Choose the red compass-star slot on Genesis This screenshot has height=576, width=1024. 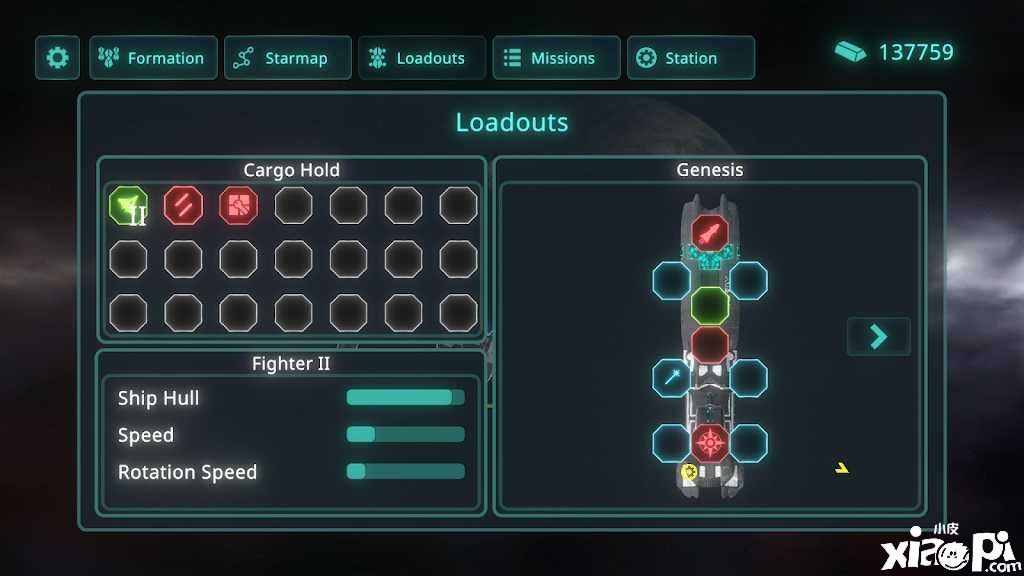[x=710, y=442]
